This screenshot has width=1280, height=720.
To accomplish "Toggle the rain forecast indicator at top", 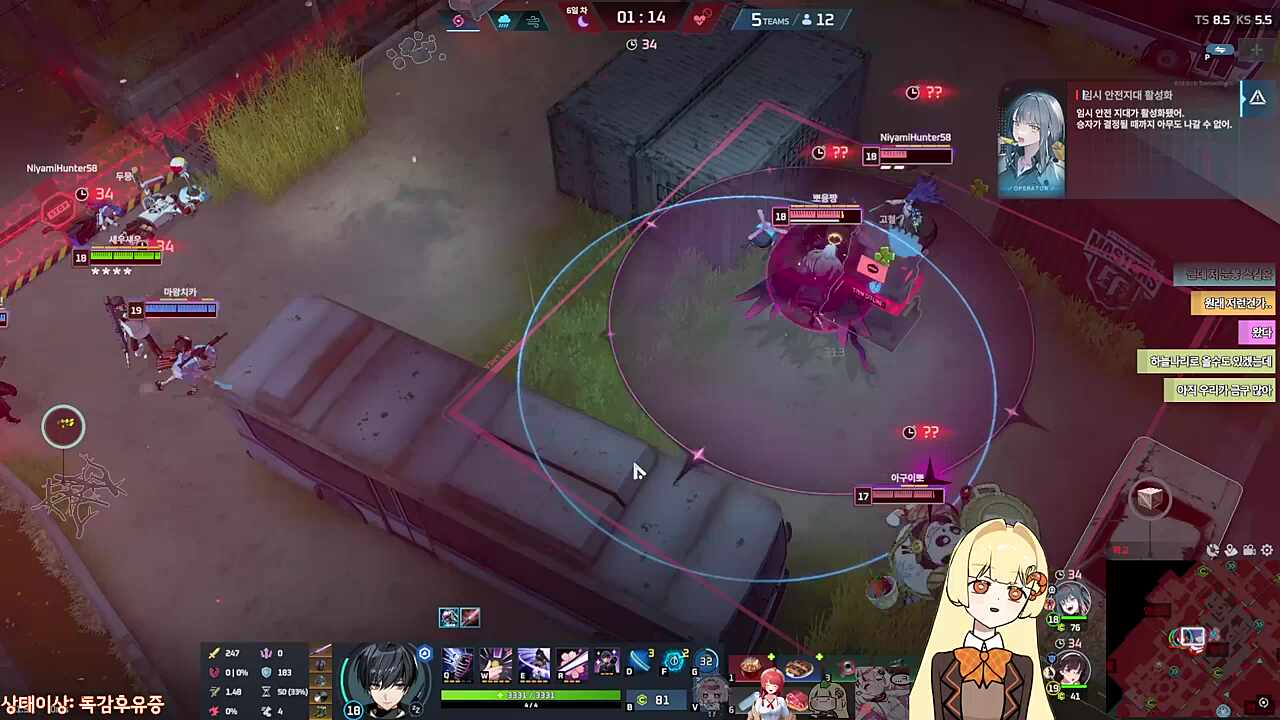I will point(504,20).
